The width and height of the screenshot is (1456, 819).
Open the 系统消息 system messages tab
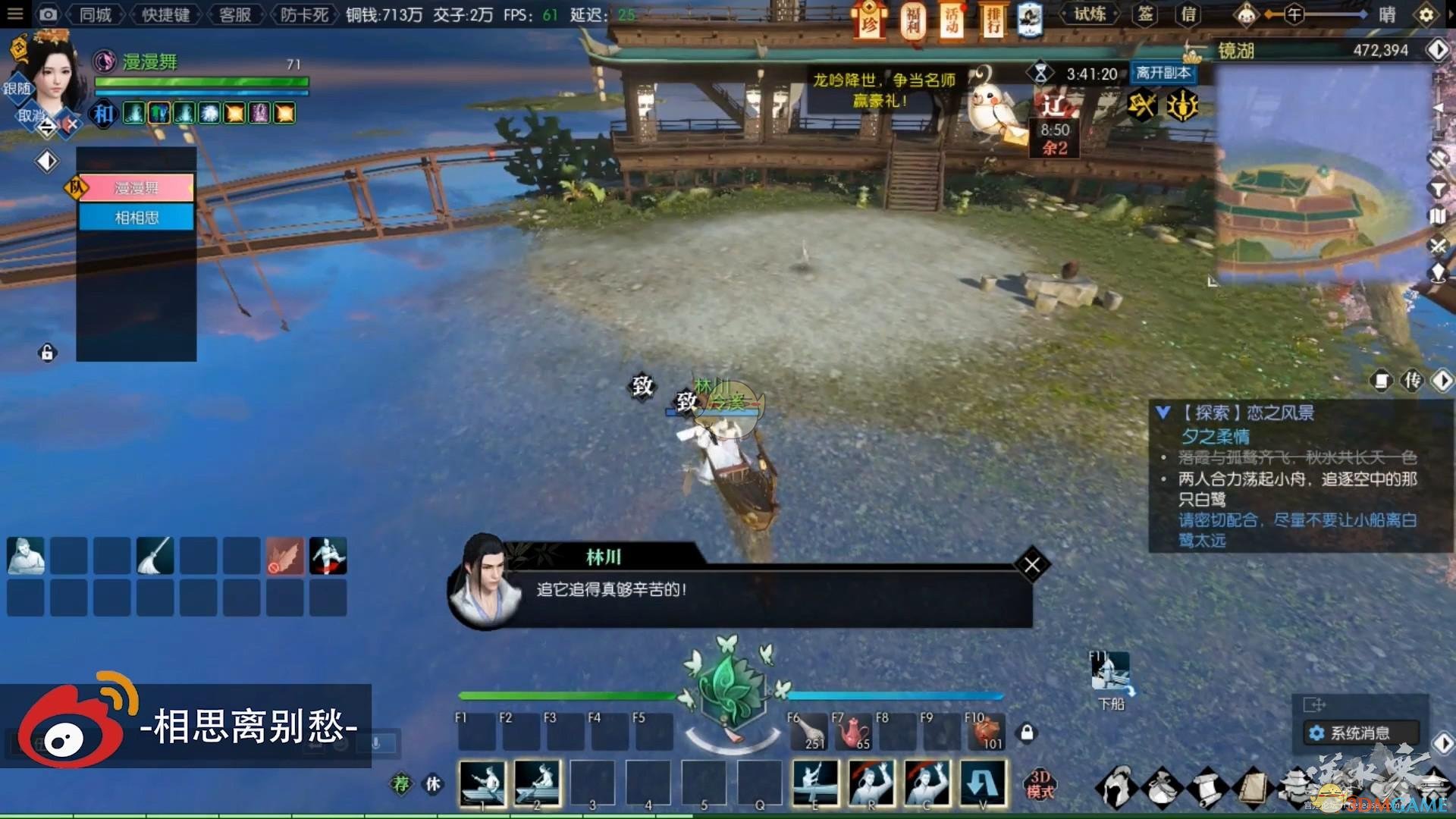click(1360, 733)
